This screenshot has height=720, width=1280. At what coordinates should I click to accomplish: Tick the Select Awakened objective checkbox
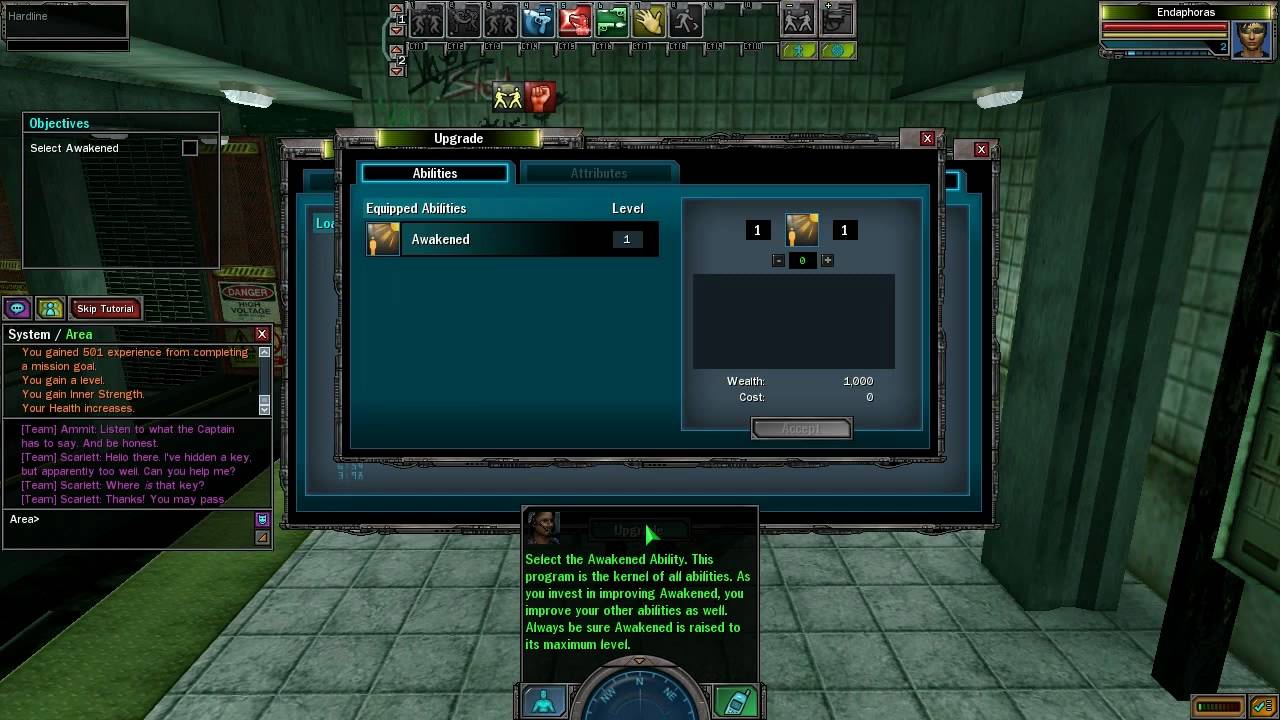(190, 148)
